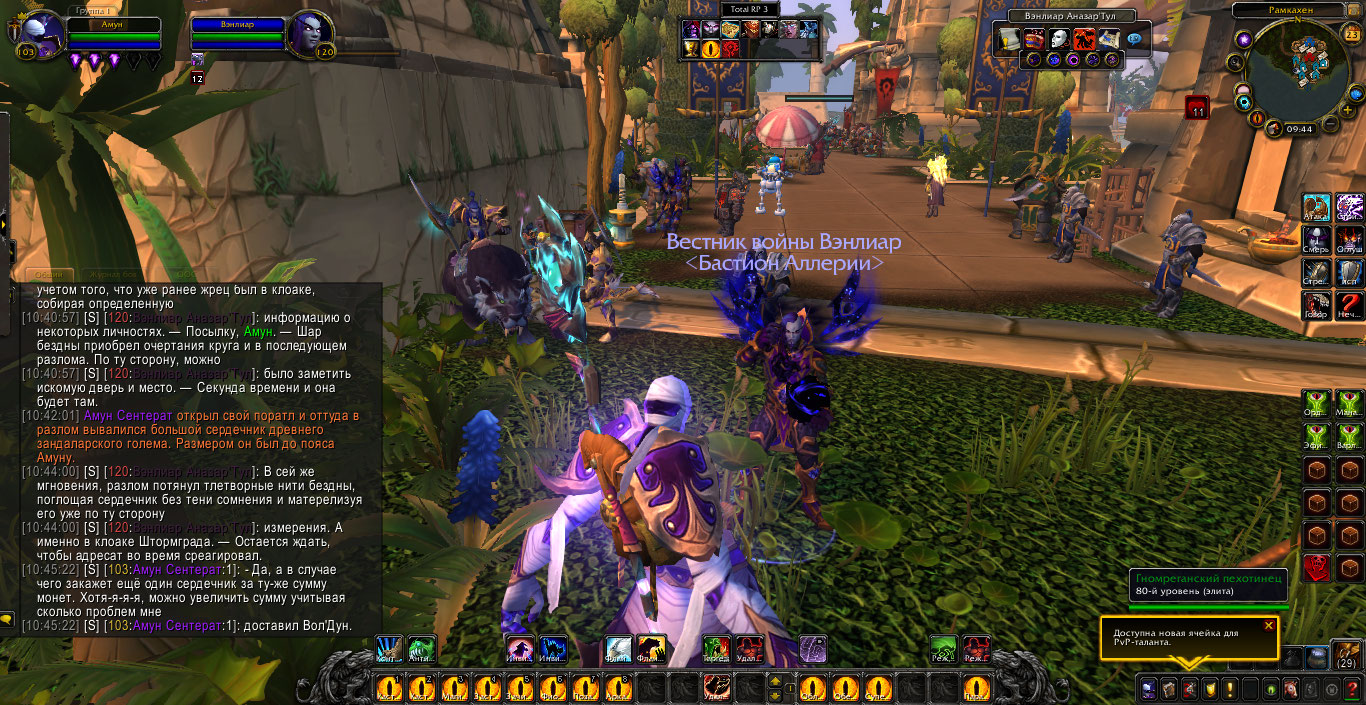Click the white mask icon in the Вэнлиар Аназар'Тул panel
This screenshot has height=705, width=1366.
click(x=1060, y=39)
